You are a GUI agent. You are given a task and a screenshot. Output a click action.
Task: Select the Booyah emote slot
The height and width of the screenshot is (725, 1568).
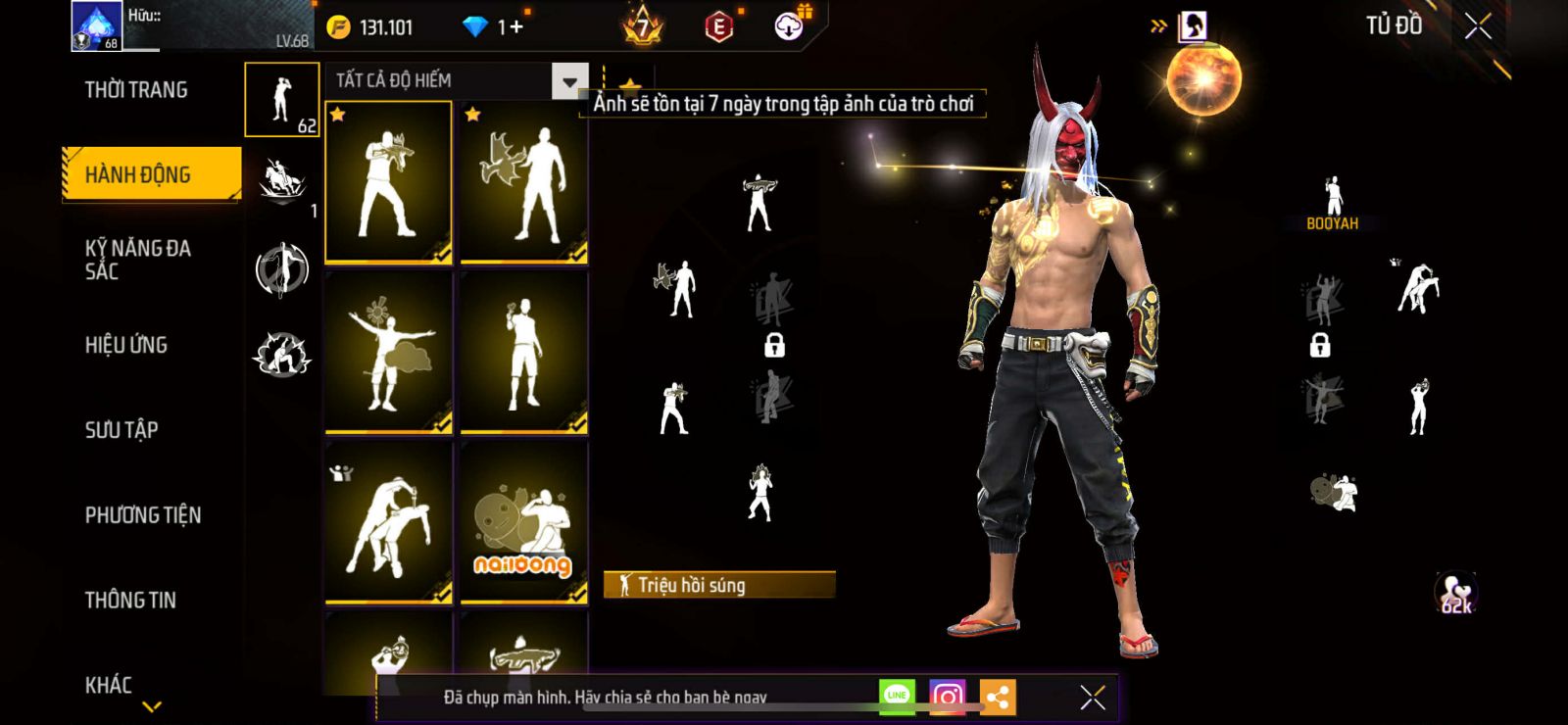1333,204
